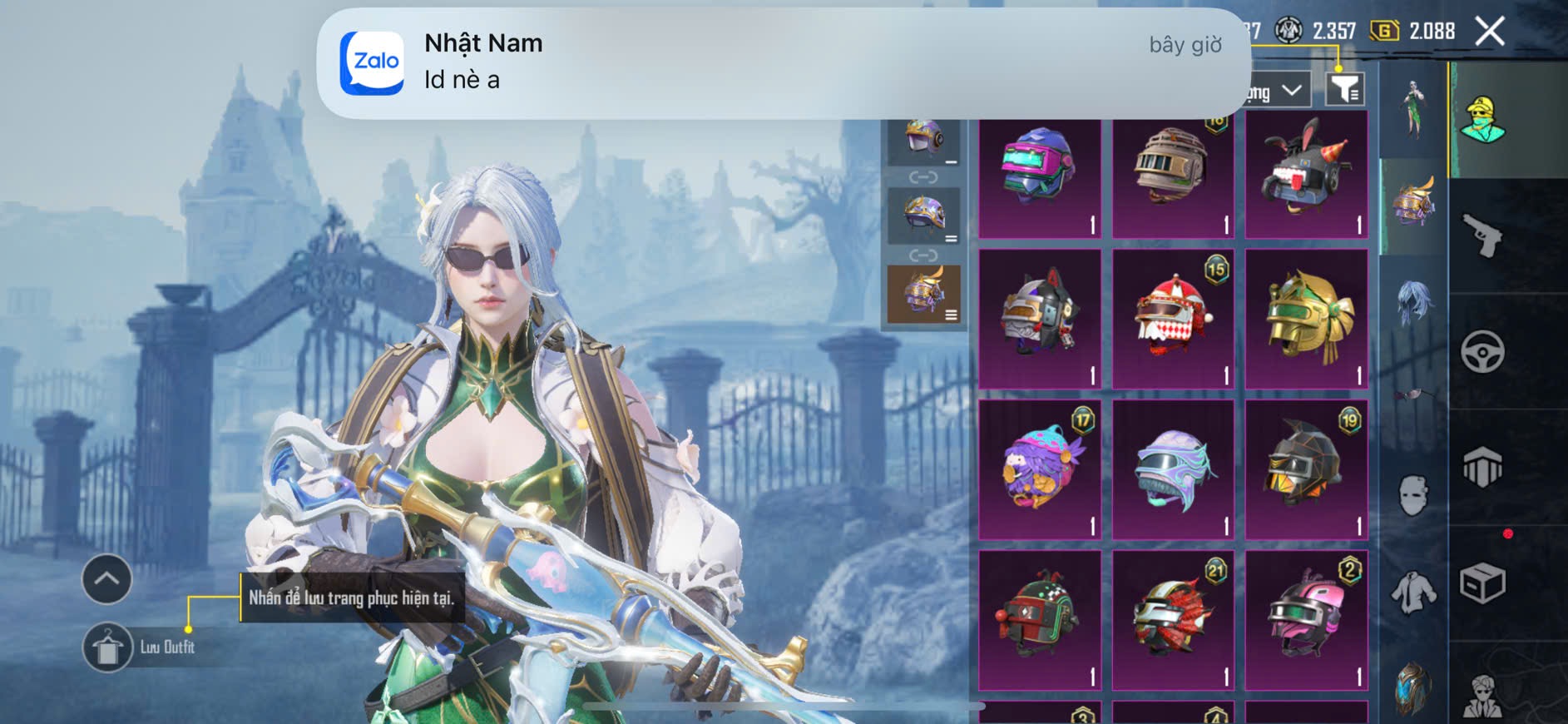Screen dimensions: 1568x724
Task: Pick the golden helmet with green visor
Action: tap(1306, 318)
